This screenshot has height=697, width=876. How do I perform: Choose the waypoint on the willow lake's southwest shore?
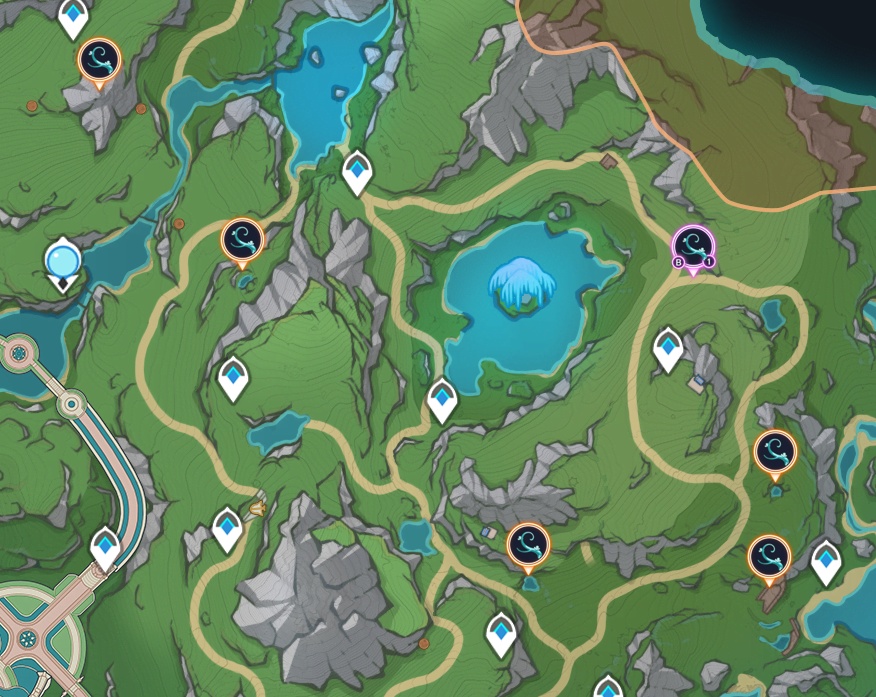point(442,399)
